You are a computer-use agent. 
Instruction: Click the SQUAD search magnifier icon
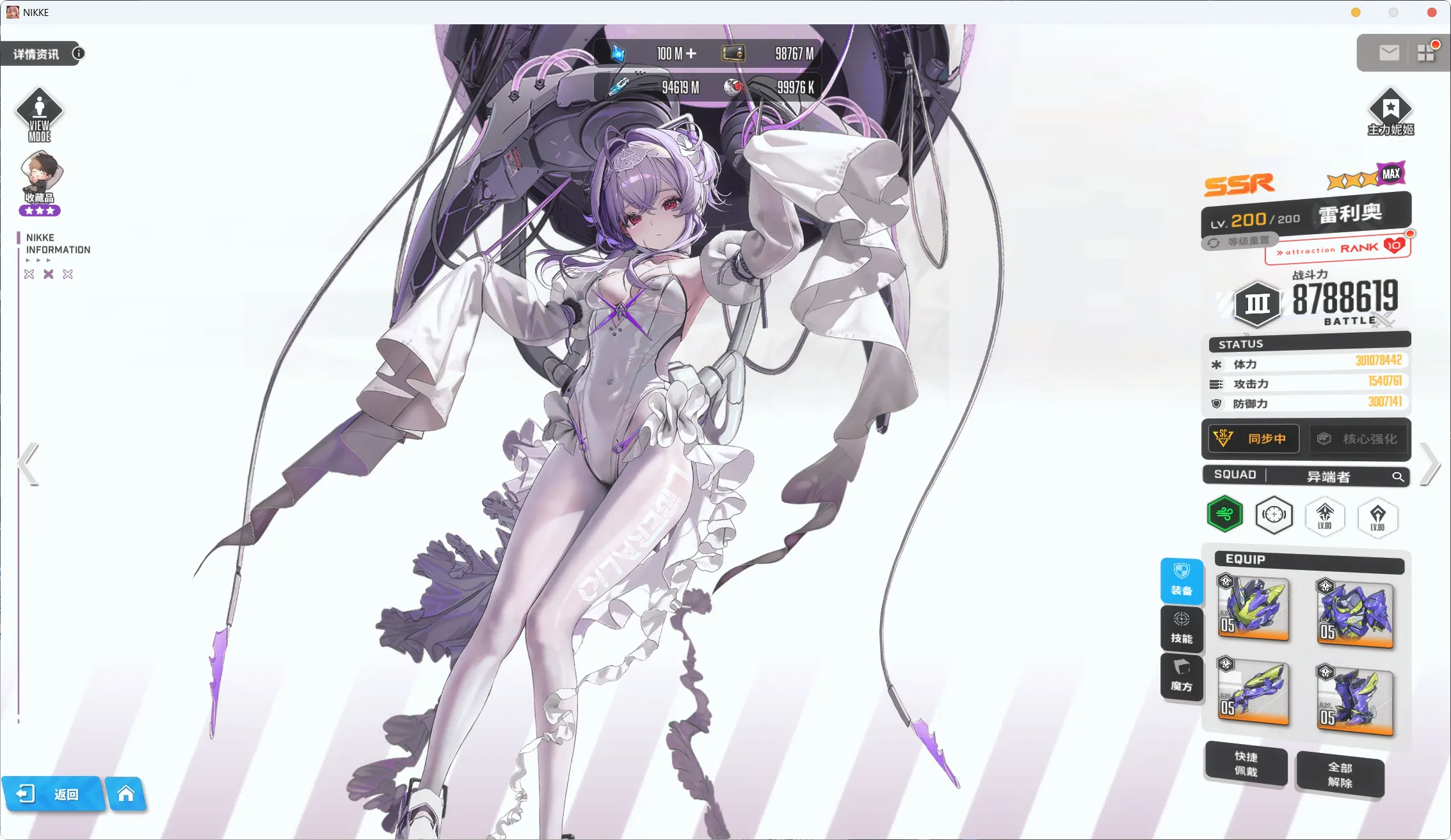1399,477
